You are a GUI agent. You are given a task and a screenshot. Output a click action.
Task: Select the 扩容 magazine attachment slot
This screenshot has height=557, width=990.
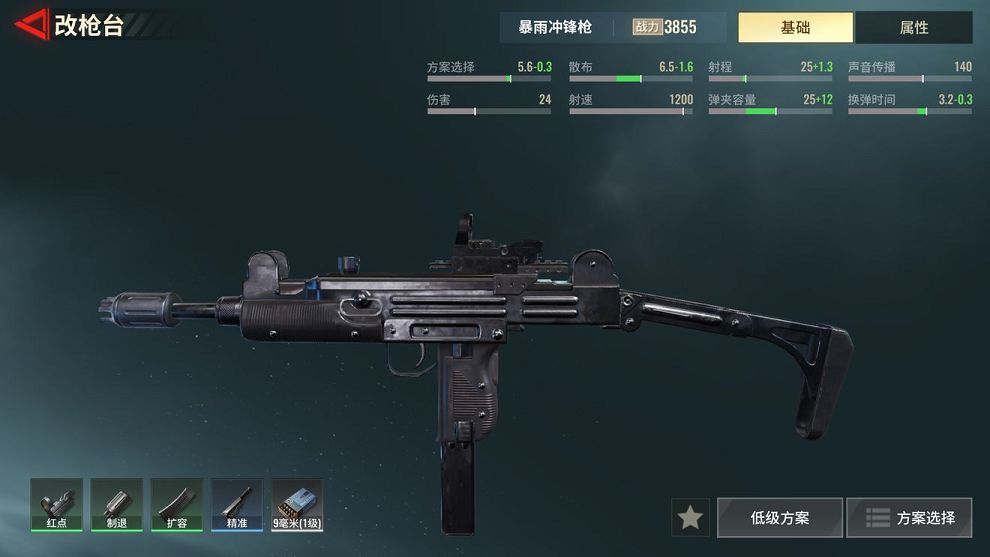[176, 504]
